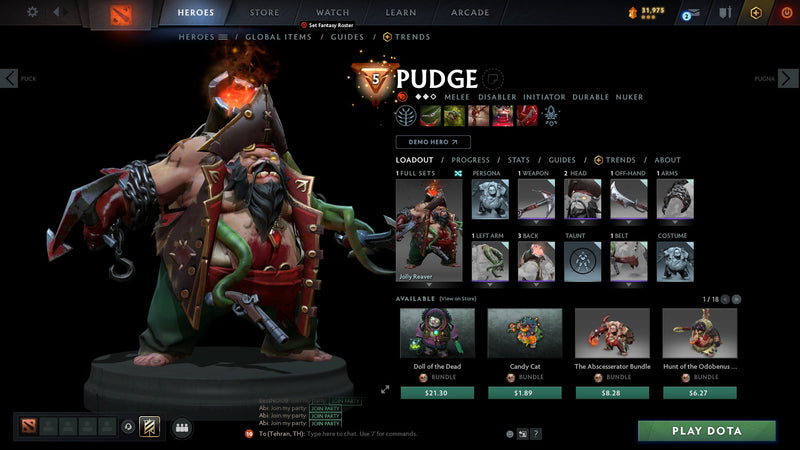Open the settings gear icon

click(x=32, y=12)
